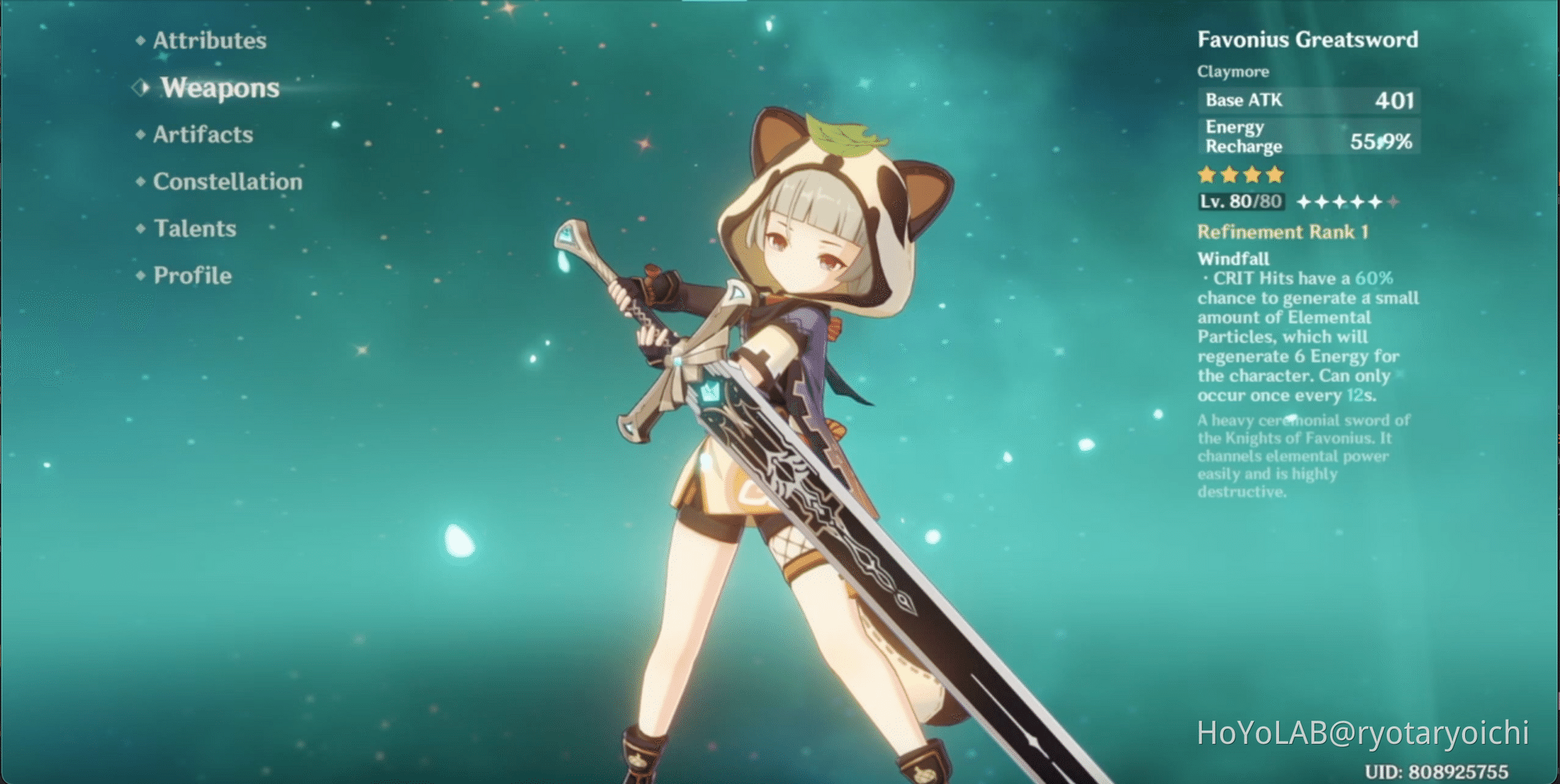Image resolution: width=1560 pixels, height=784 pixels.
Task: Click the Favonius Greatsword title
Action: (1308, 39)
